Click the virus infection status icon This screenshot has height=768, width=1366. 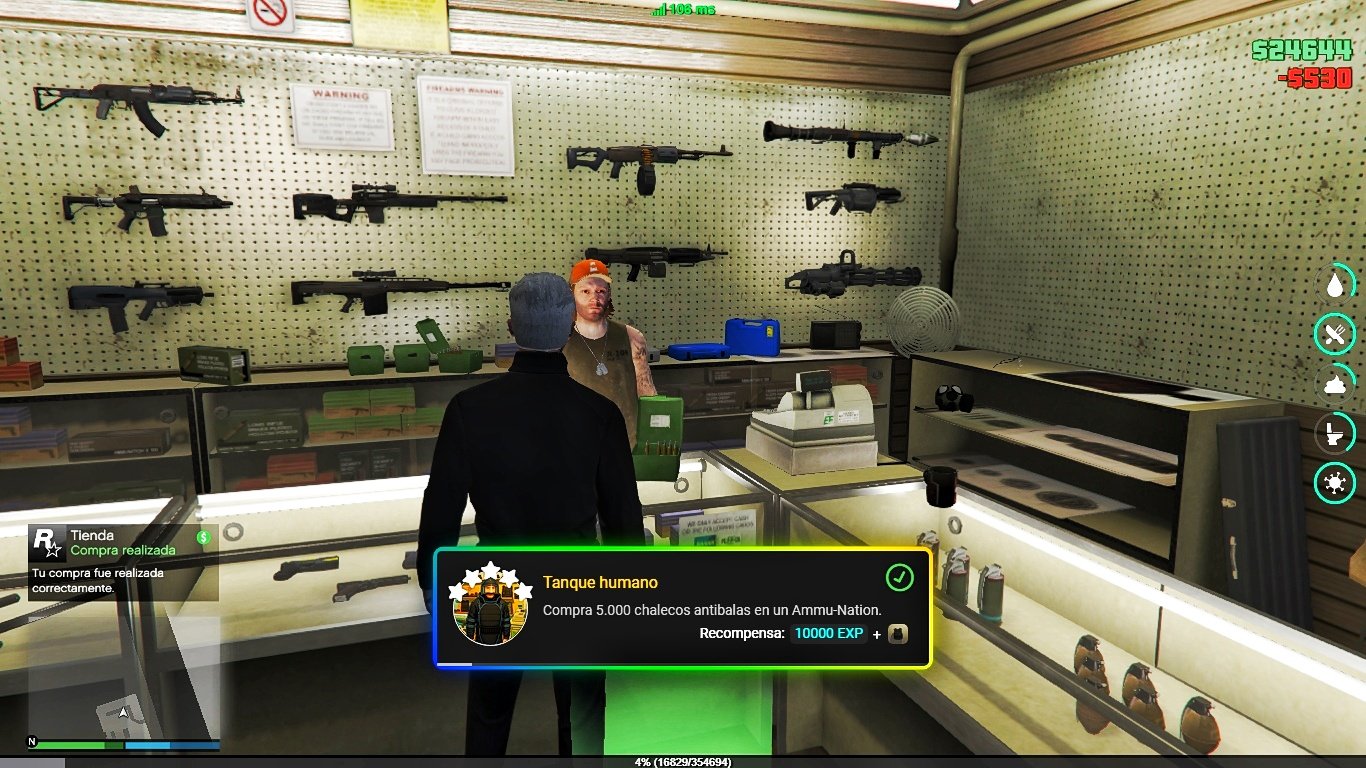[x=1333, y=483]
